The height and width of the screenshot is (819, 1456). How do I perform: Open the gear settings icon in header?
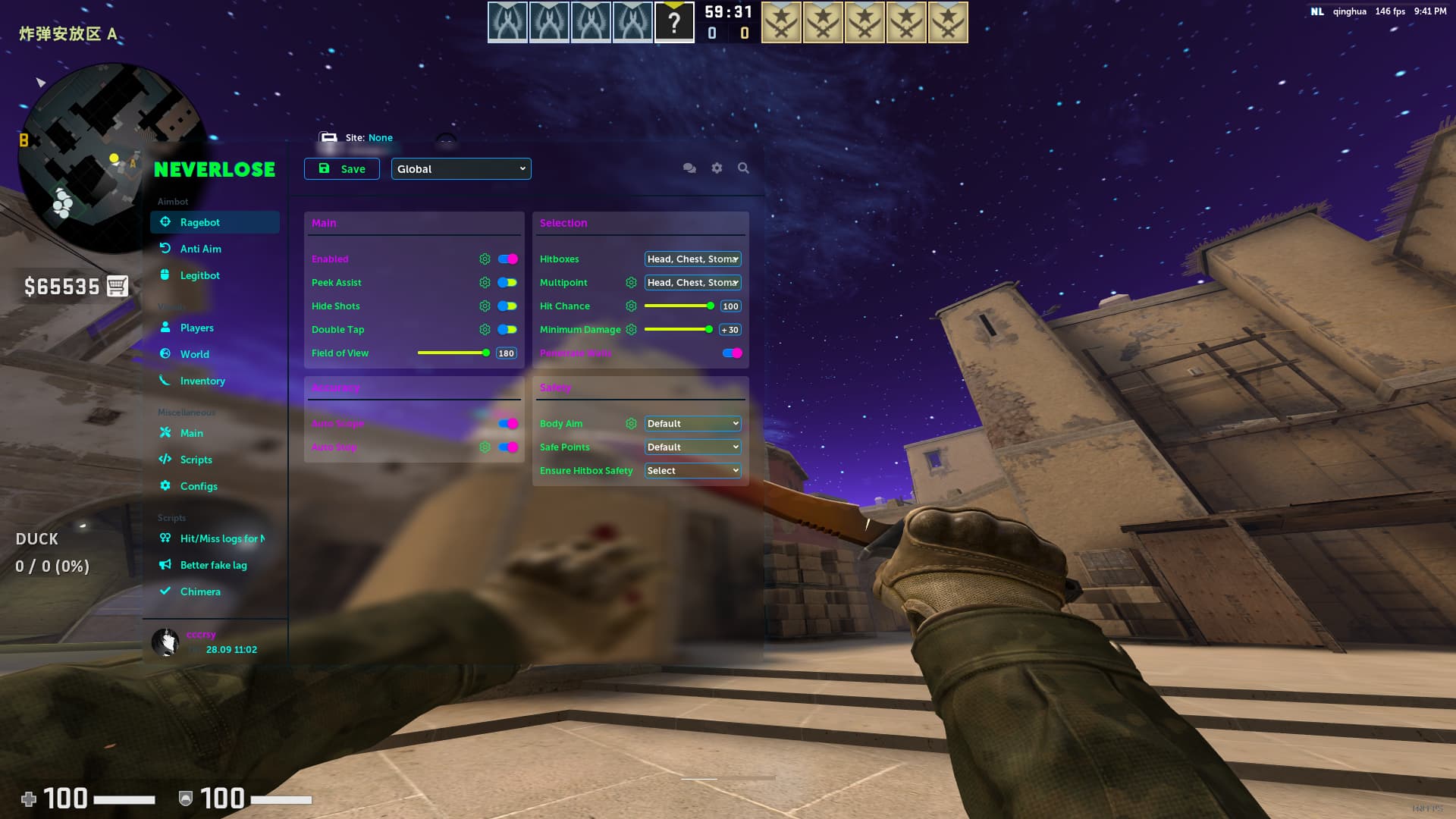(x=717, y=168)
